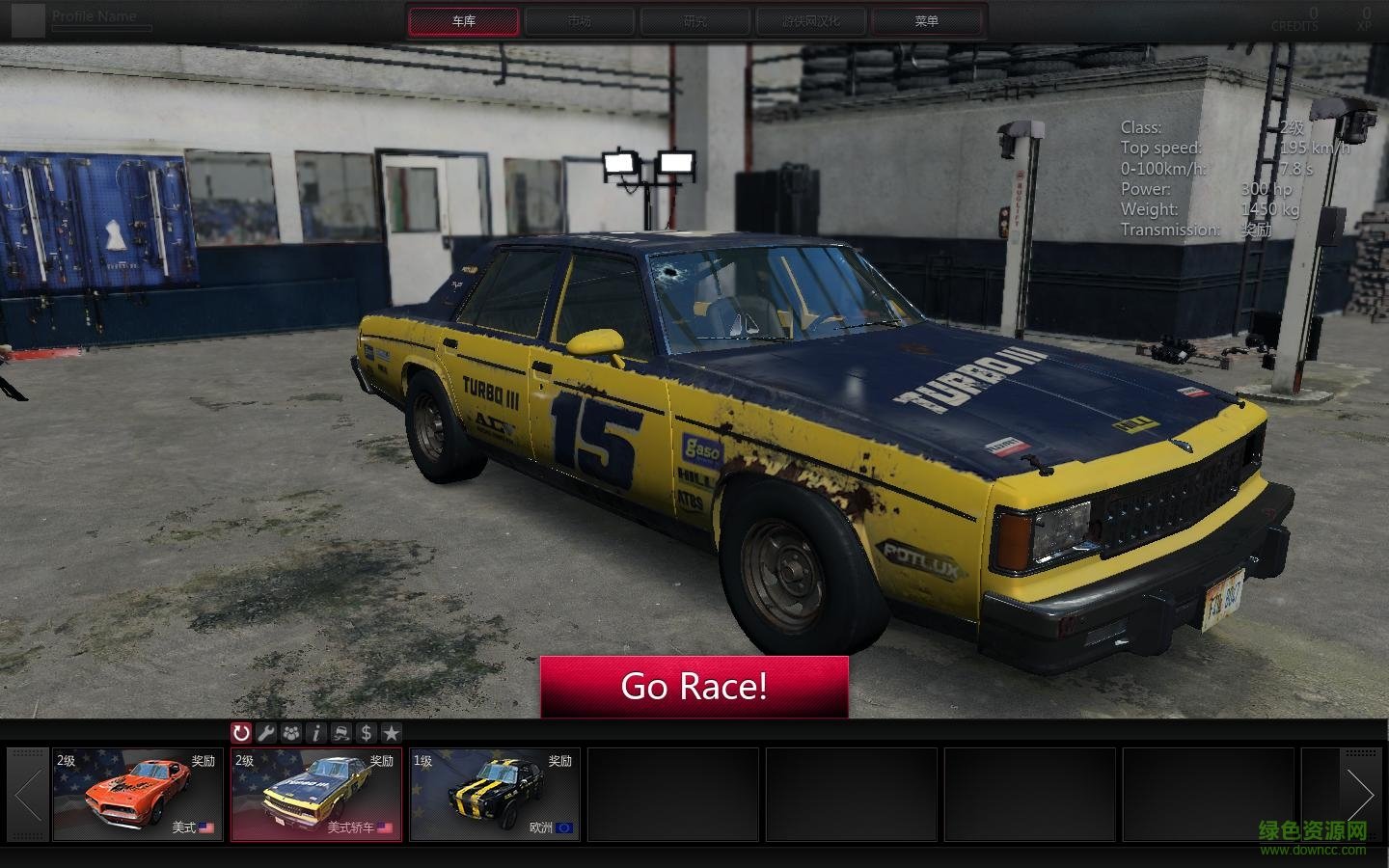This screenshot has height=868, width=1389.
Task: Show car info with the i icon
Action: click(316, 733)
